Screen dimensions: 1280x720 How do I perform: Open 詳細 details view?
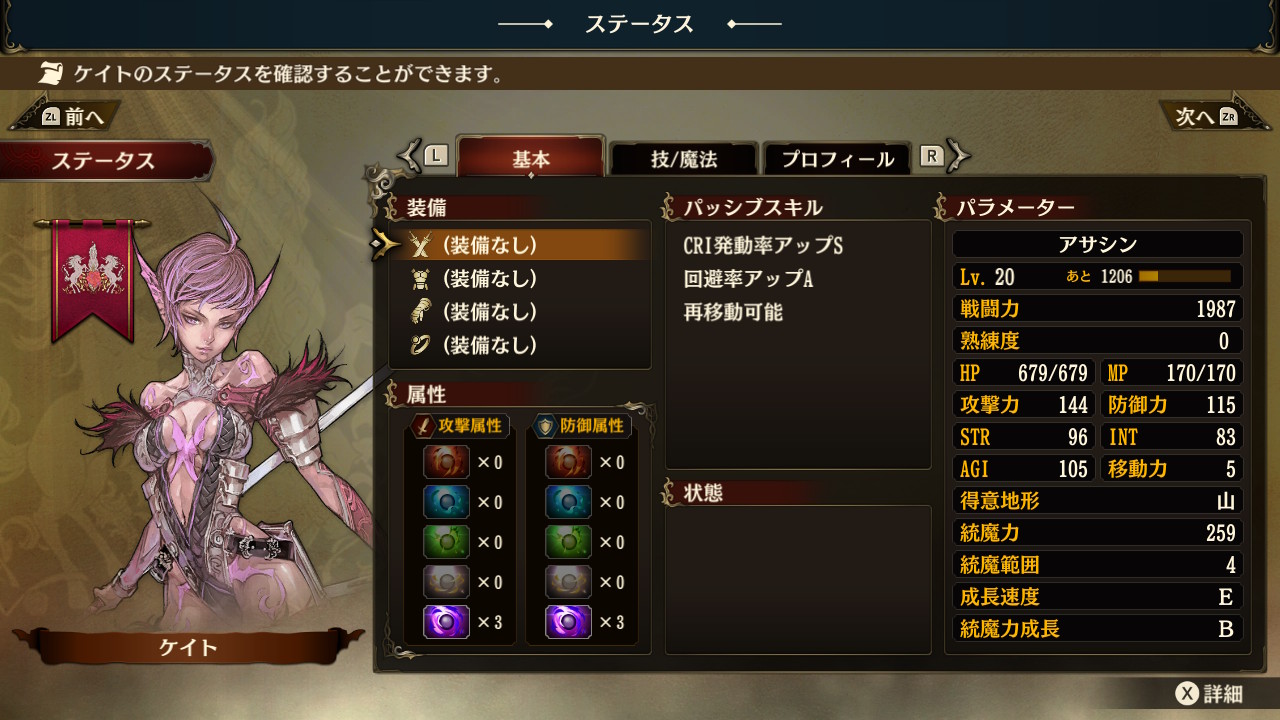click(x=1209, y=694)
